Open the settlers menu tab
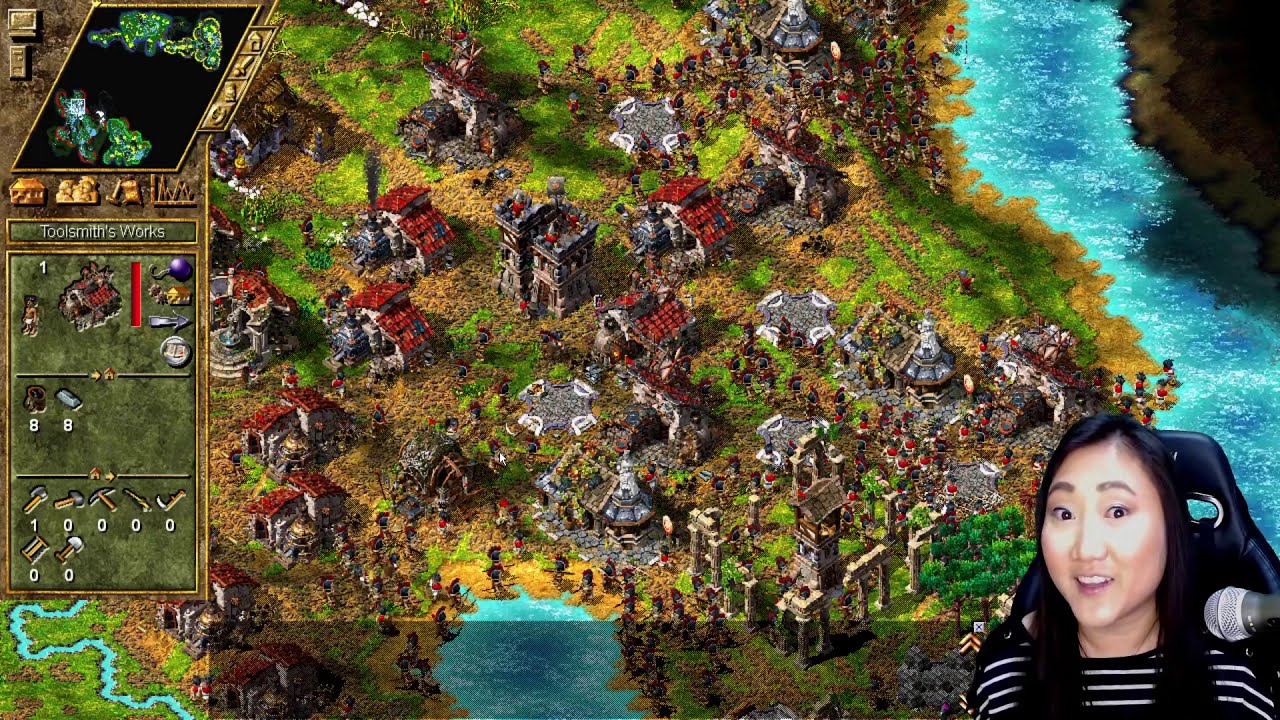Screen dimensions: 1280x720 (77, 190)
